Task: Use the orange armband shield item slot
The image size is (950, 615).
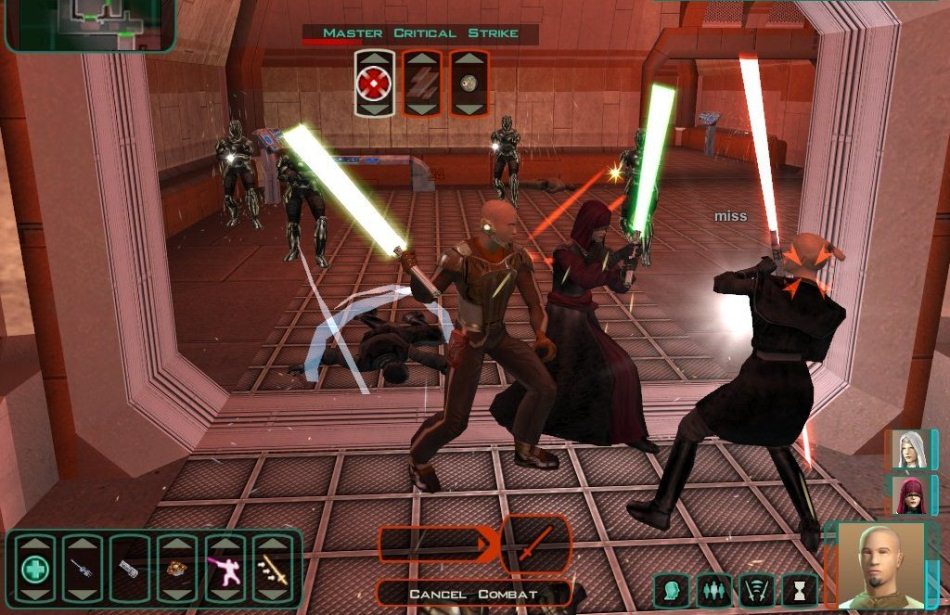Action: (x=177, y=570)
